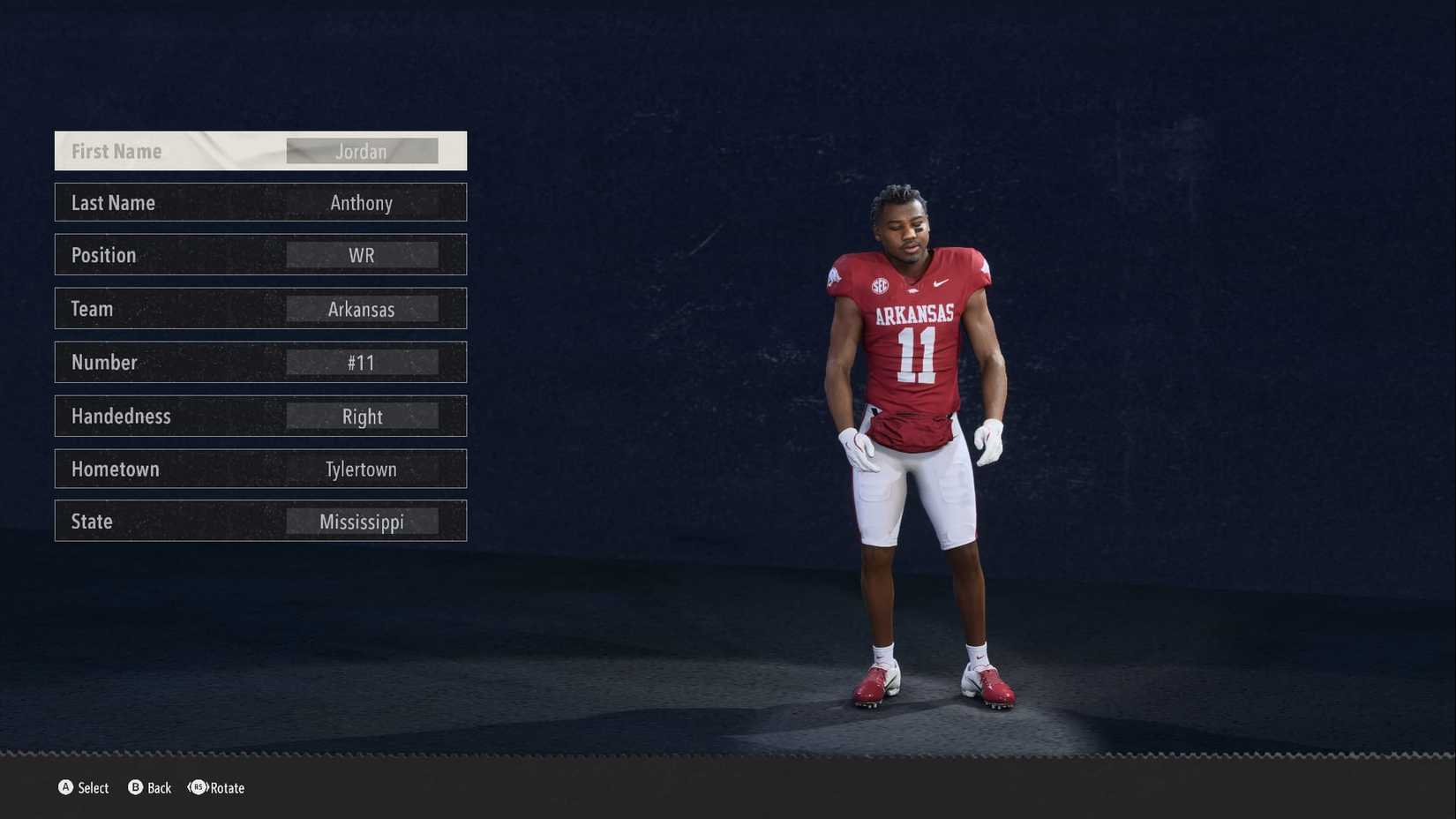This screenshot has width=1456, height=819.
Task: Click the Rotate label at the bottom
Action: point(226,788)
